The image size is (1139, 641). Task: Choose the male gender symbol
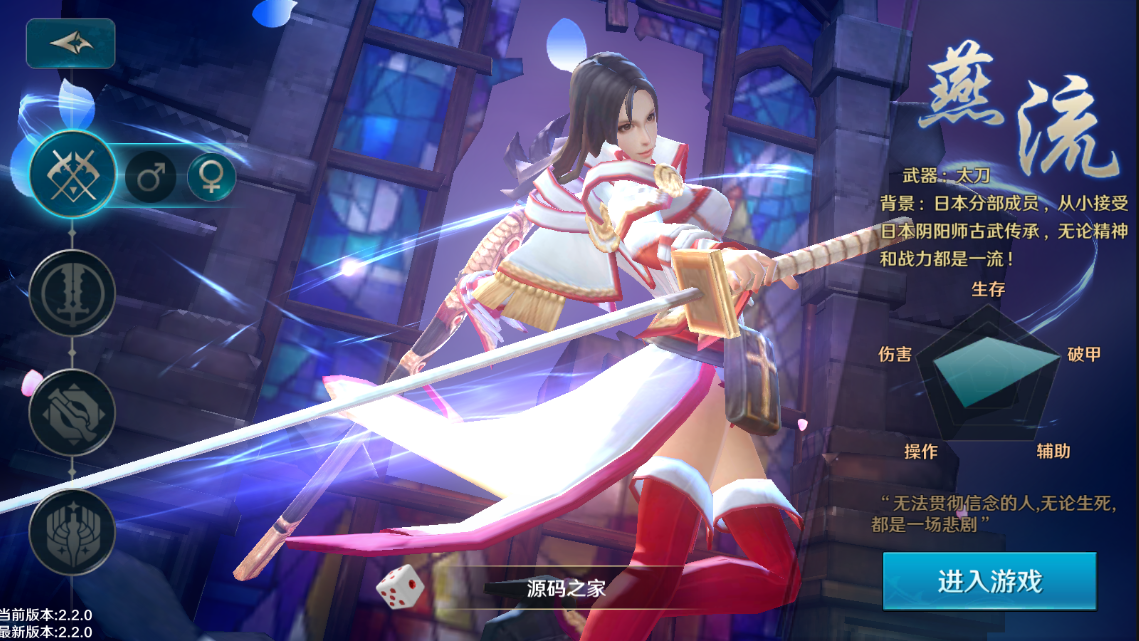150,178
